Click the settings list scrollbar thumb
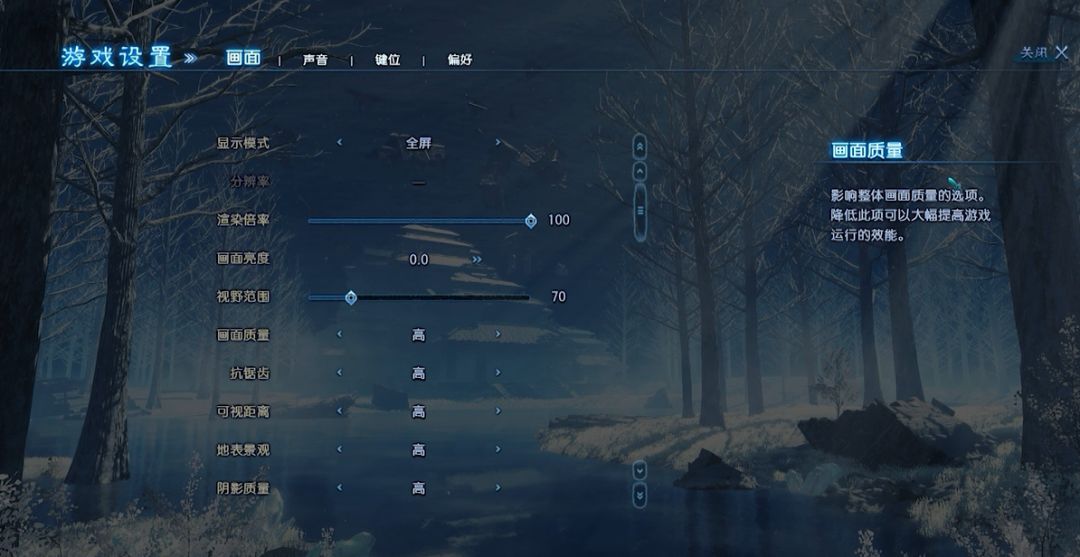Viewport: 1080px width, 557px height. pyautogui.click(x=640, y=210)
